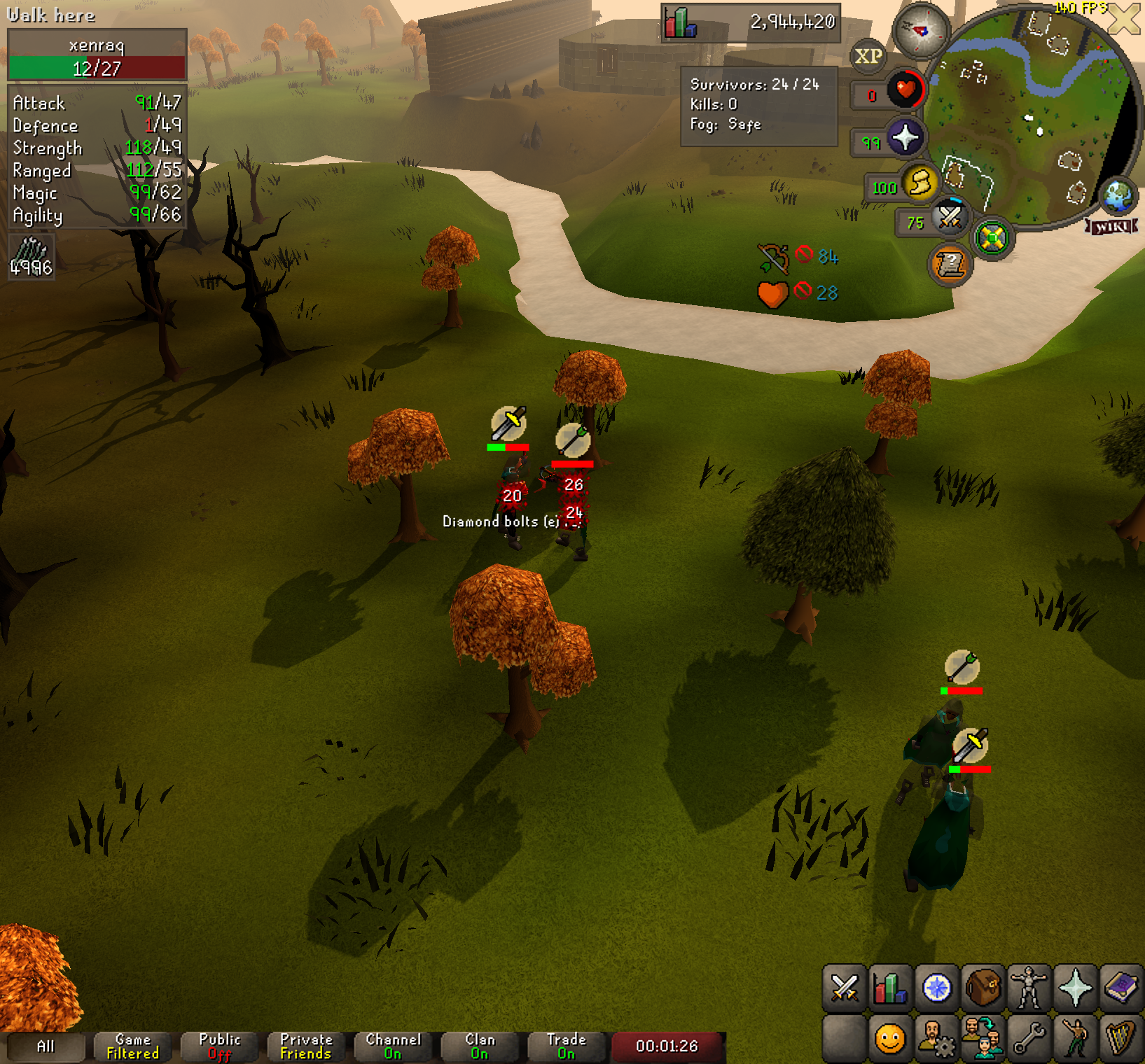This screenshot has height=1064, width=1145.
Task: Activate the special attack orb
Action: point(950,218)
